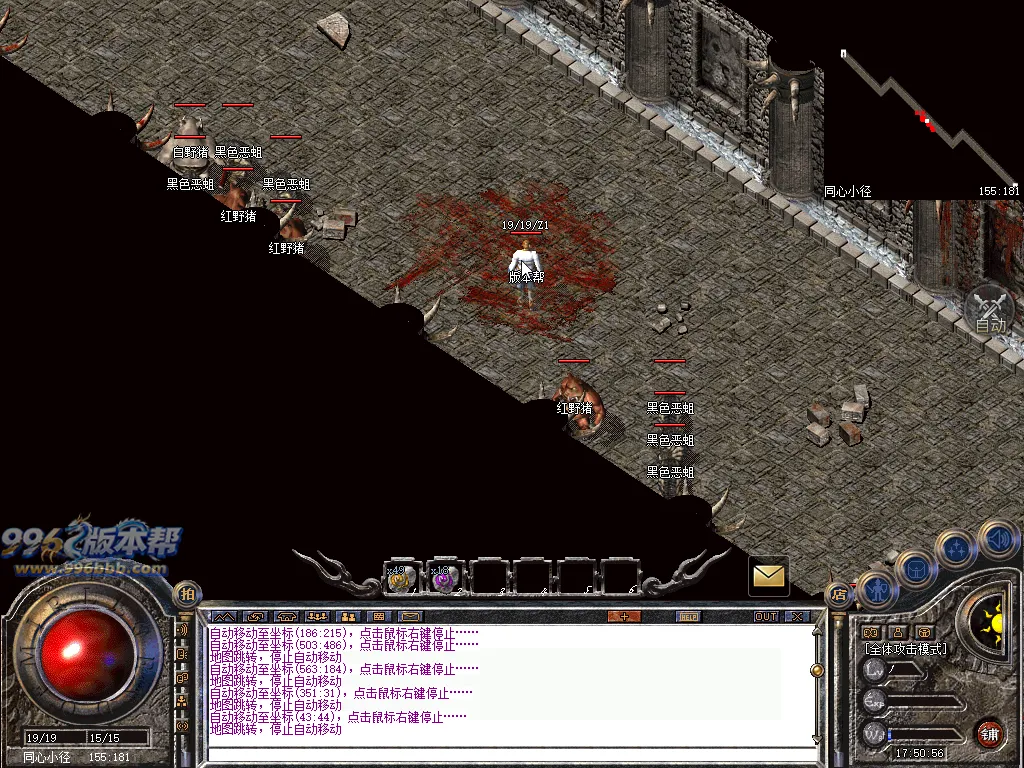Open the minimap of 同心小径
This screenshot has height=768, width=1024.
(920, 120)
